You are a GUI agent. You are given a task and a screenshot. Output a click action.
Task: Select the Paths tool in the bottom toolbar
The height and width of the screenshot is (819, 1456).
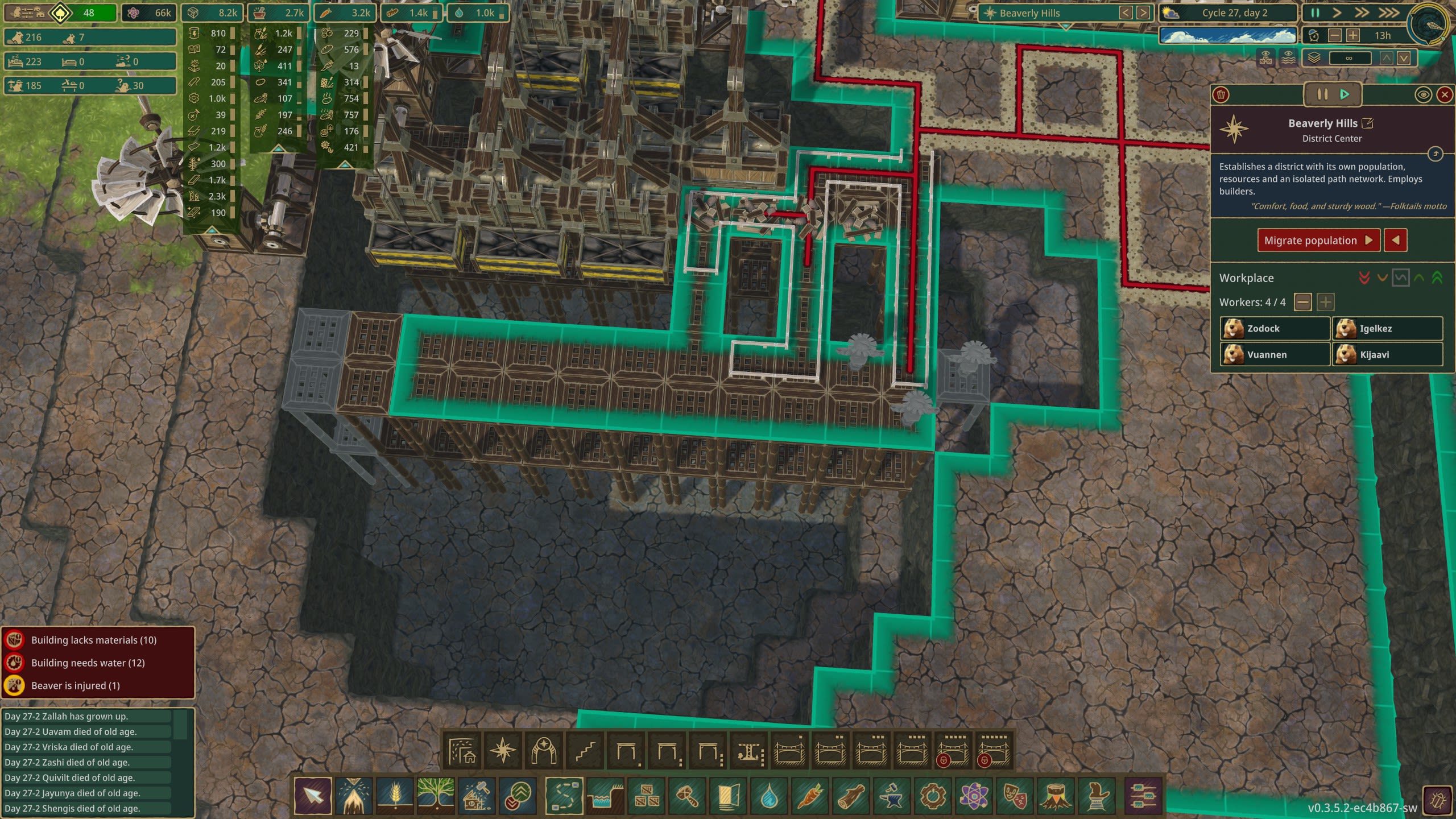565,797
